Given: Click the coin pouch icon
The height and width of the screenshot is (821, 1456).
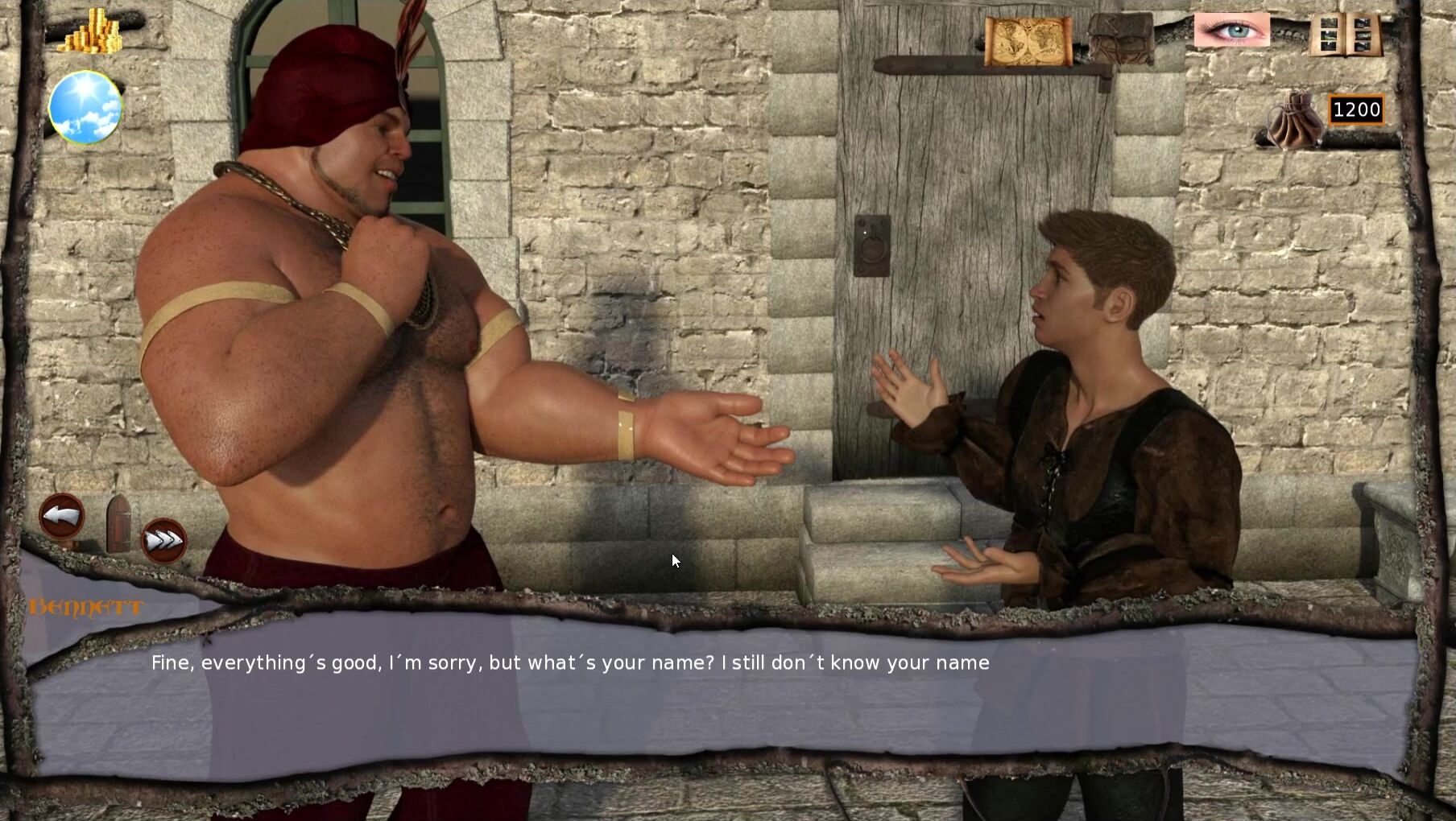Looking at the screenshot, I should 1293,122.
